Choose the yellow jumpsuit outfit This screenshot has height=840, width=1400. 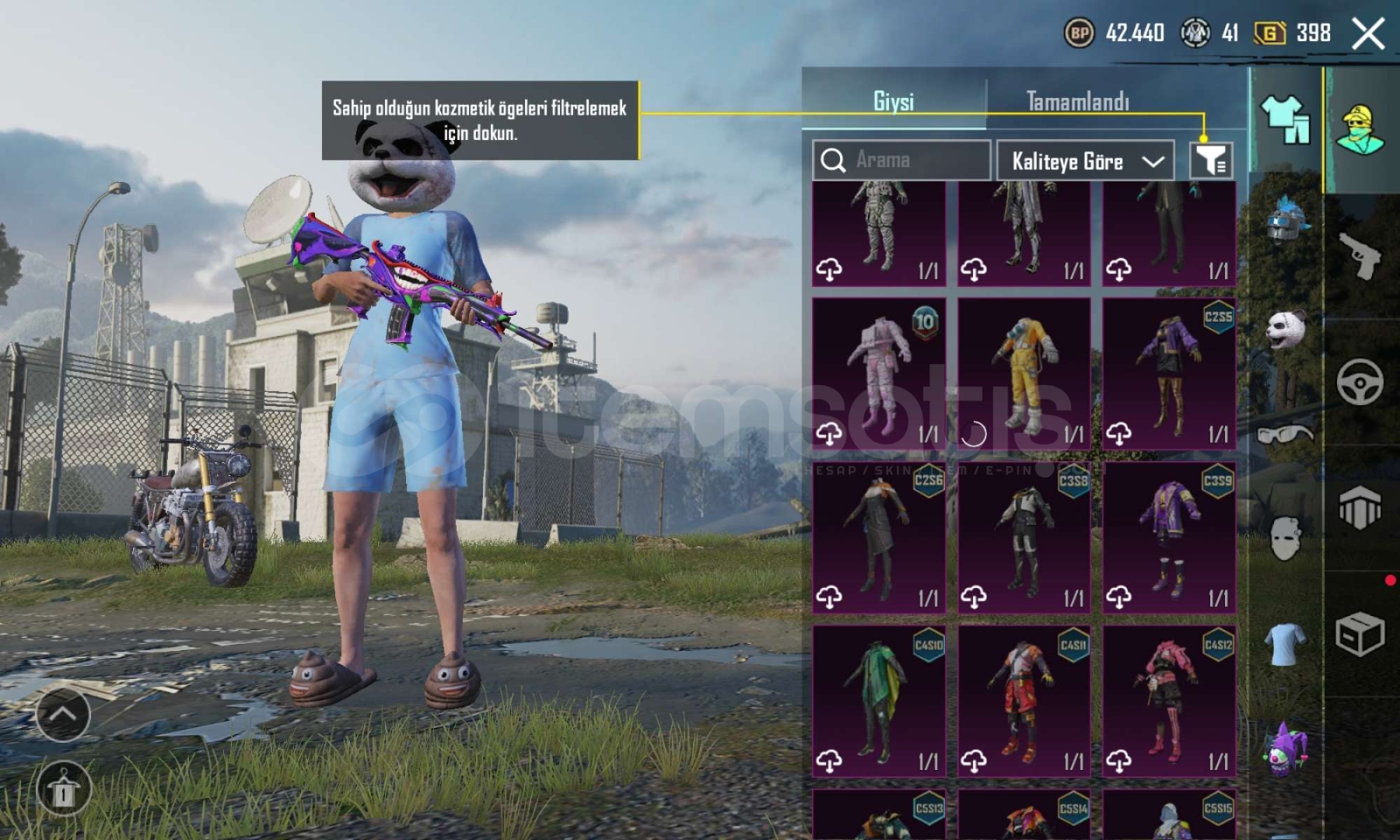1024,373
